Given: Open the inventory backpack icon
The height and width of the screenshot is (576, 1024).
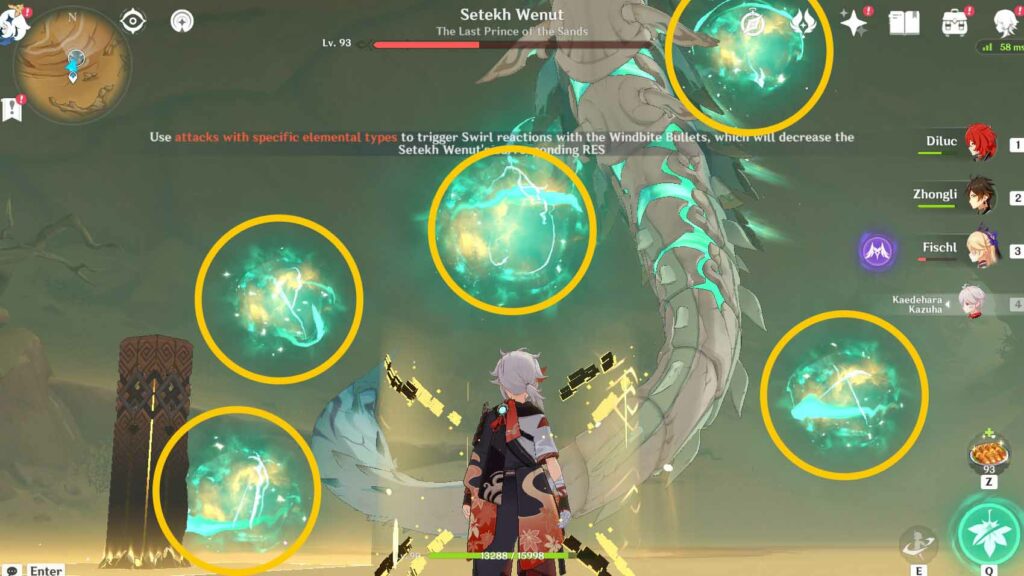Looking at the screenshot, I should (x=954, y=22).
